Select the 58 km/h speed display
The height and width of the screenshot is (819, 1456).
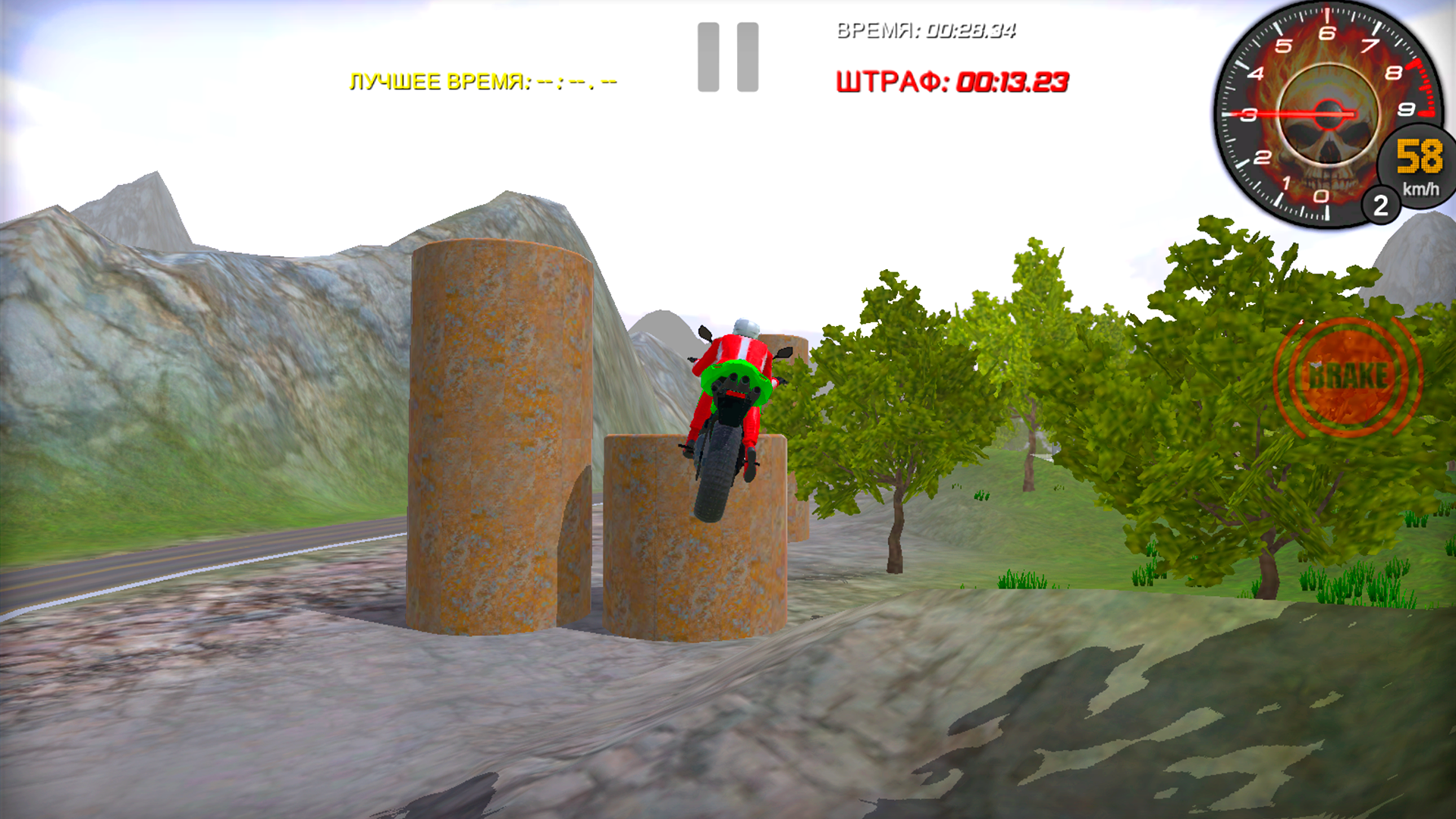click(1417, 158)
